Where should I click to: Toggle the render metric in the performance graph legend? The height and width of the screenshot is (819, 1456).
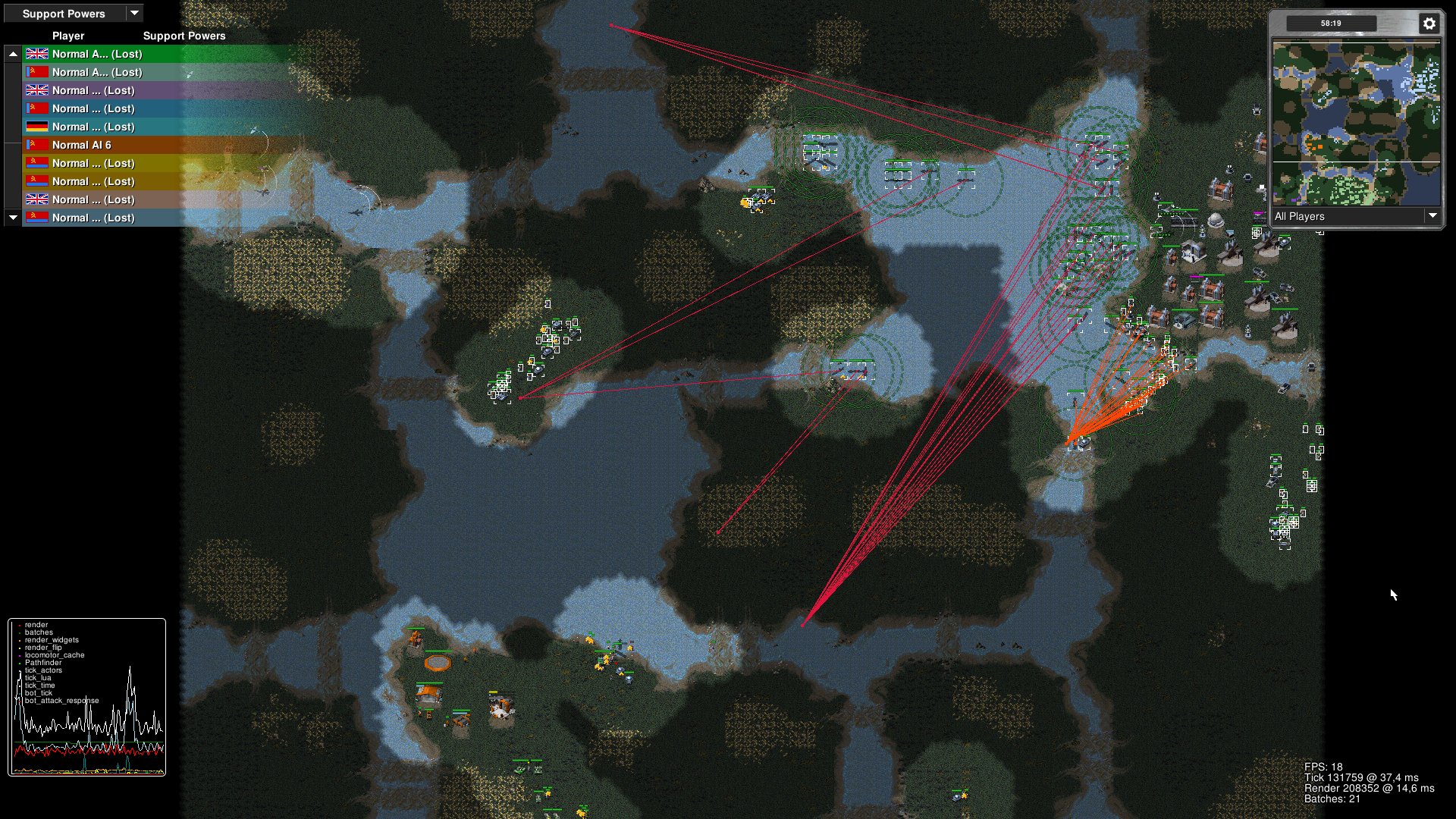click(36, 624)
